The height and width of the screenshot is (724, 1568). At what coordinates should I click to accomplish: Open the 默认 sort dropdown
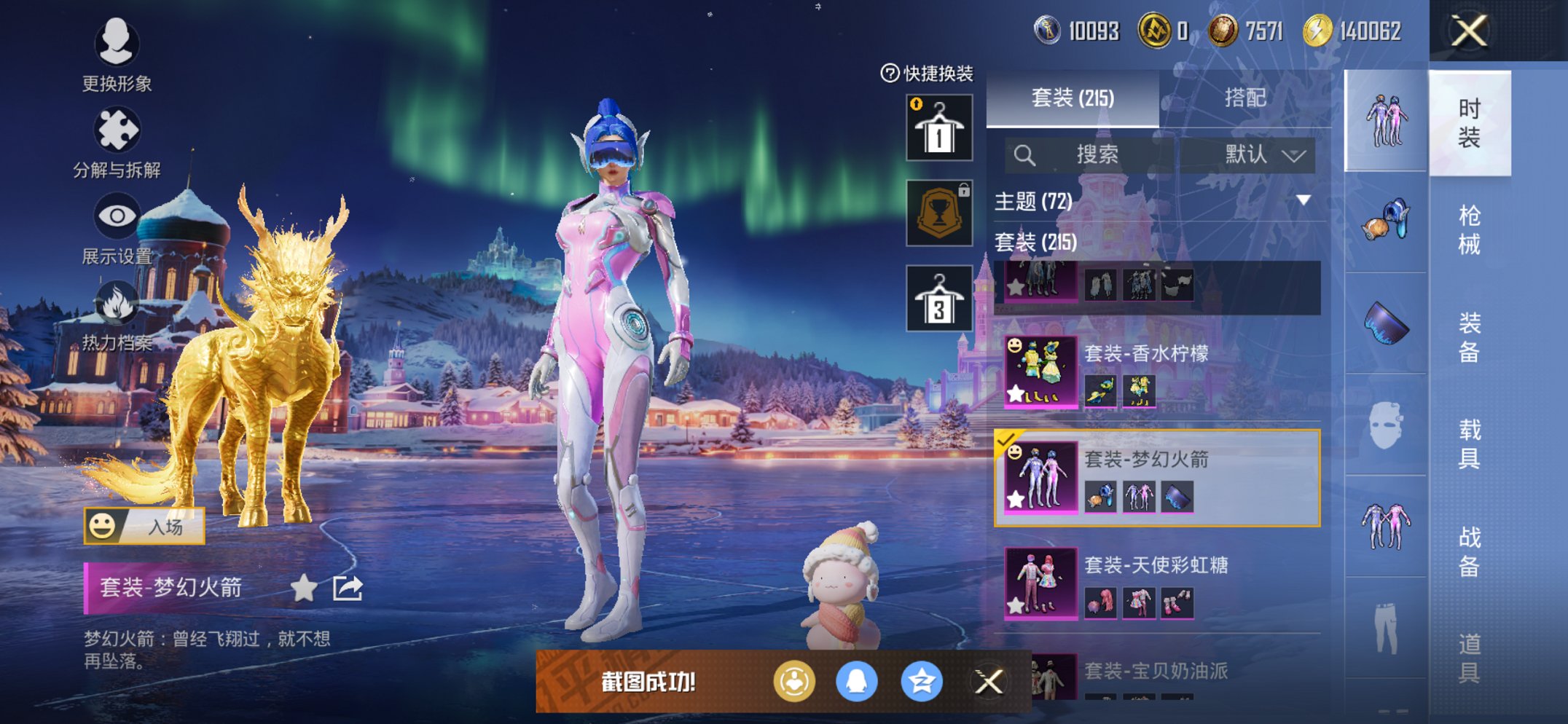coord(1264,155)
